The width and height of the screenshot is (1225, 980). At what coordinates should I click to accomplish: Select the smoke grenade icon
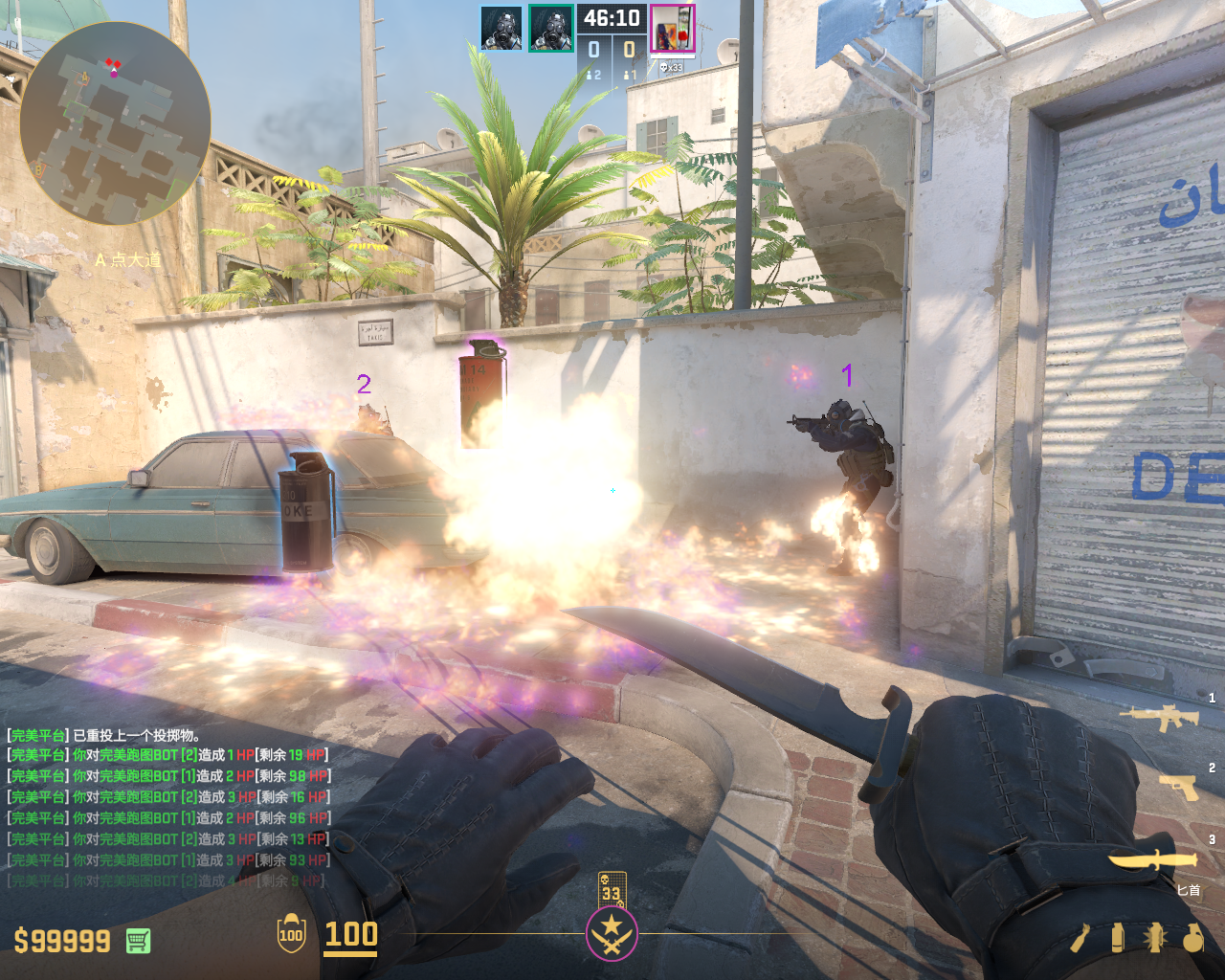[1117, 938]
